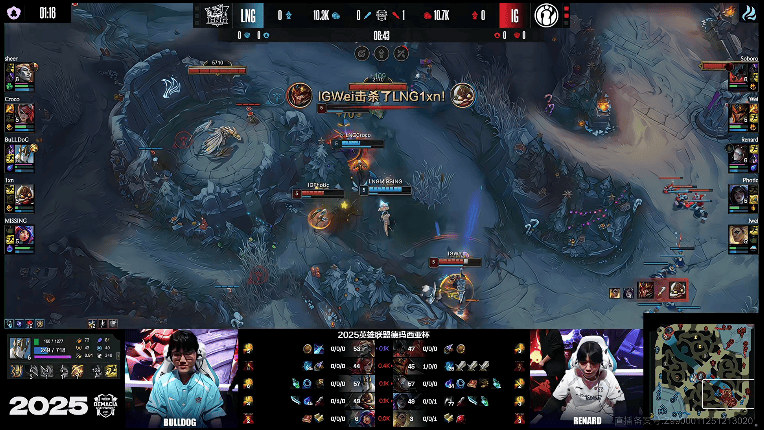Click the selected champion stats panel
Screen dimensions: 764x430
click(x=62, y=360)
